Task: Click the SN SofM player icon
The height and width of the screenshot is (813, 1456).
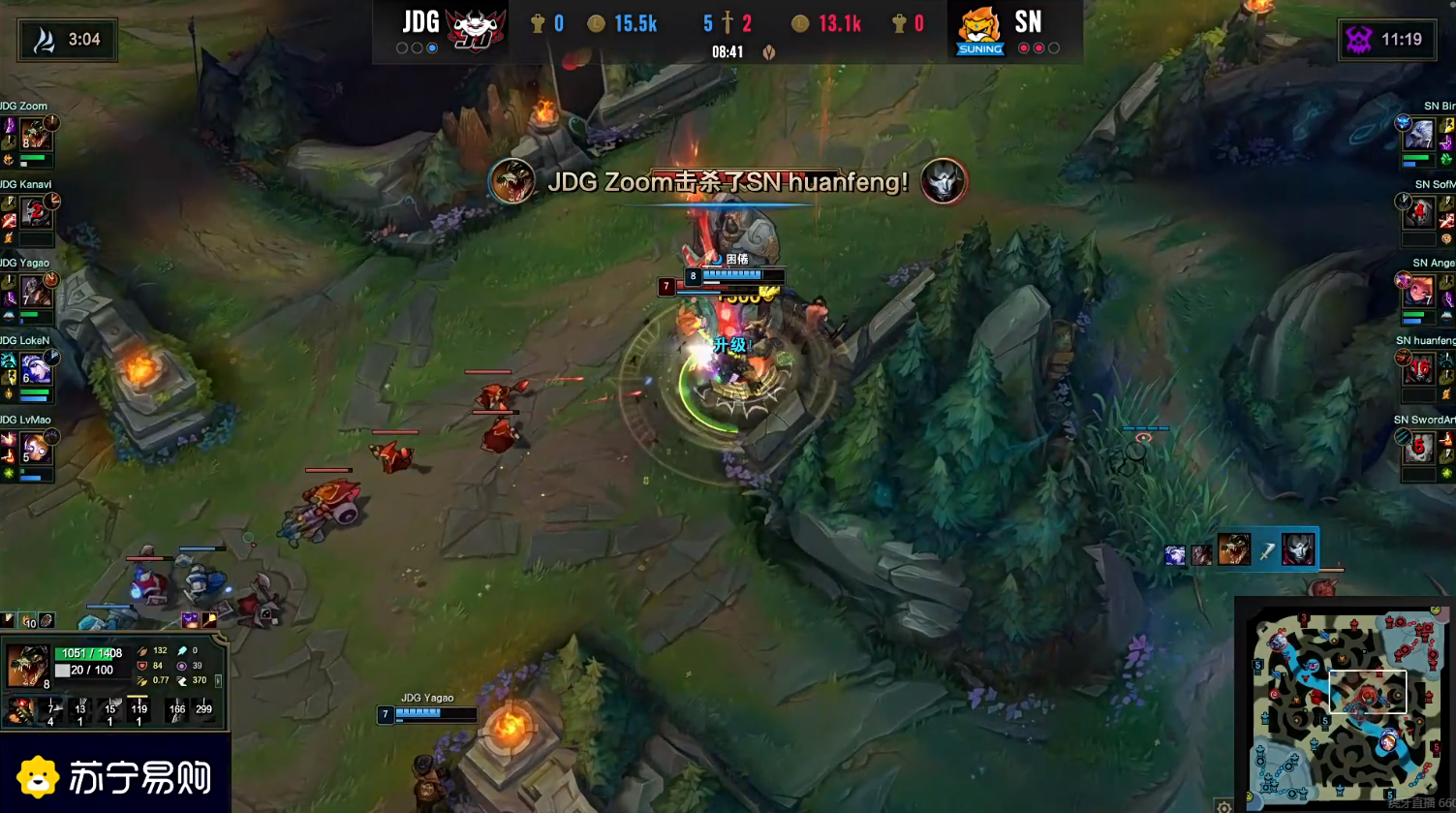Action: 1420,213
